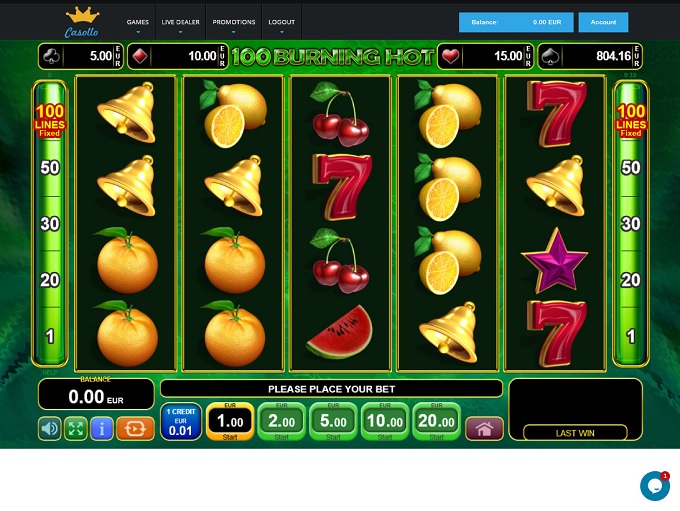The width and height of the screenshot is (680, 511).
Task: Open the Account page
Action: pyautogui.click(x=603, y=22)
